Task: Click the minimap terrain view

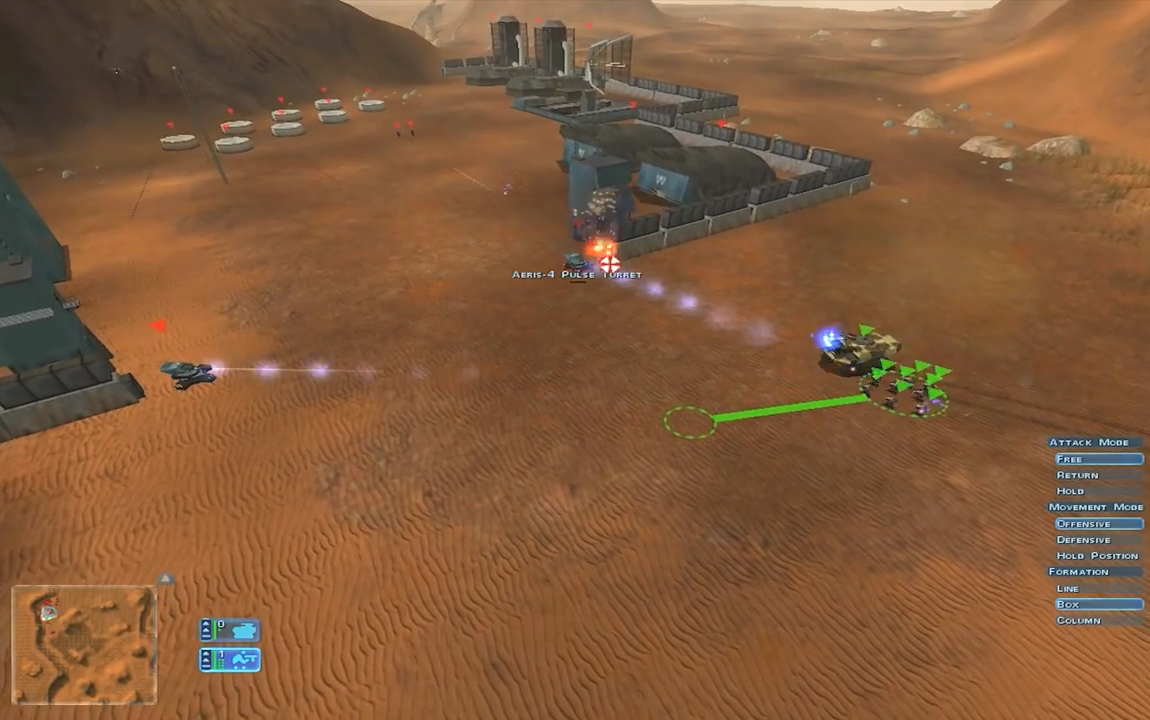Action: point(84,646)
